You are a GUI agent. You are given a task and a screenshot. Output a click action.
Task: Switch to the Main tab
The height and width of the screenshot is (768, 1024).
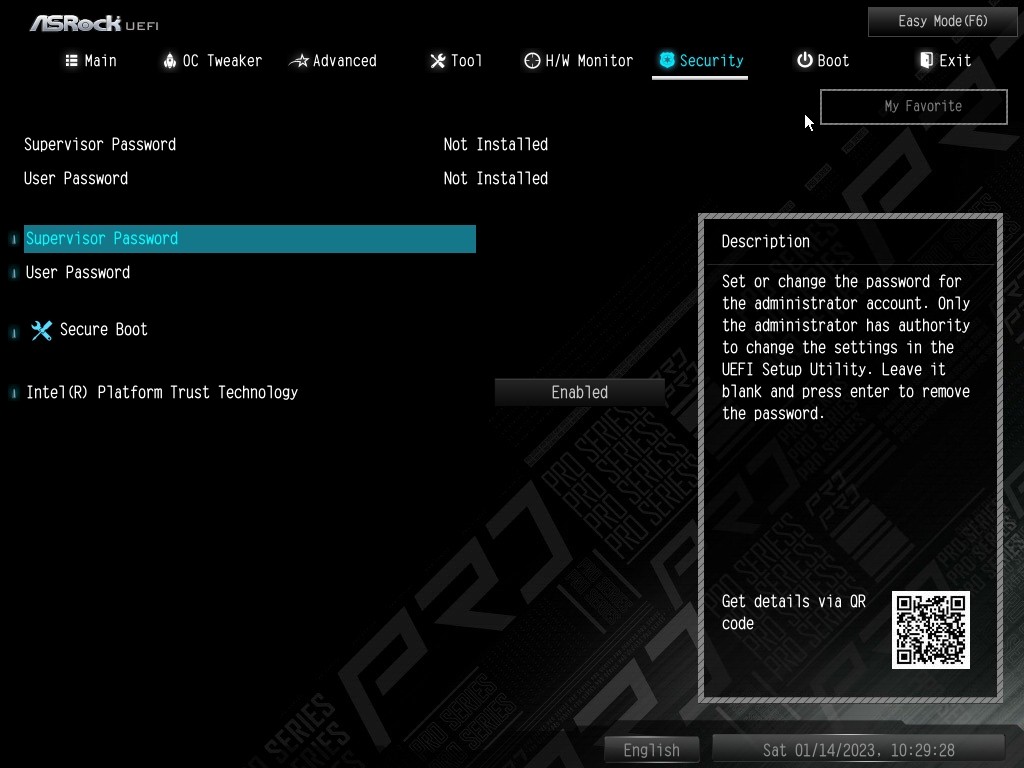(91, 61)
